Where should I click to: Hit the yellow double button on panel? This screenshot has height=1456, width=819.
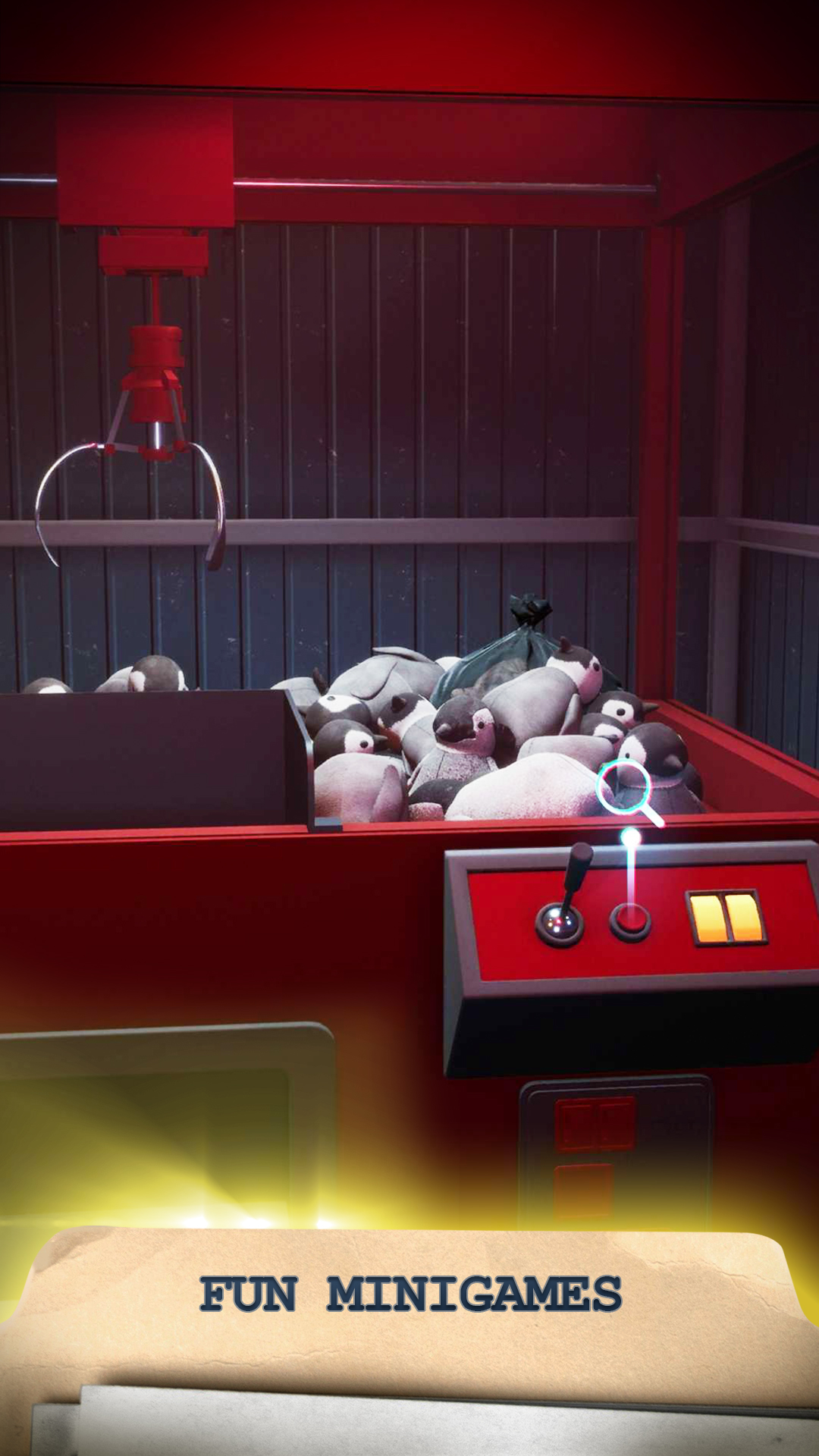tap(724, 918)
